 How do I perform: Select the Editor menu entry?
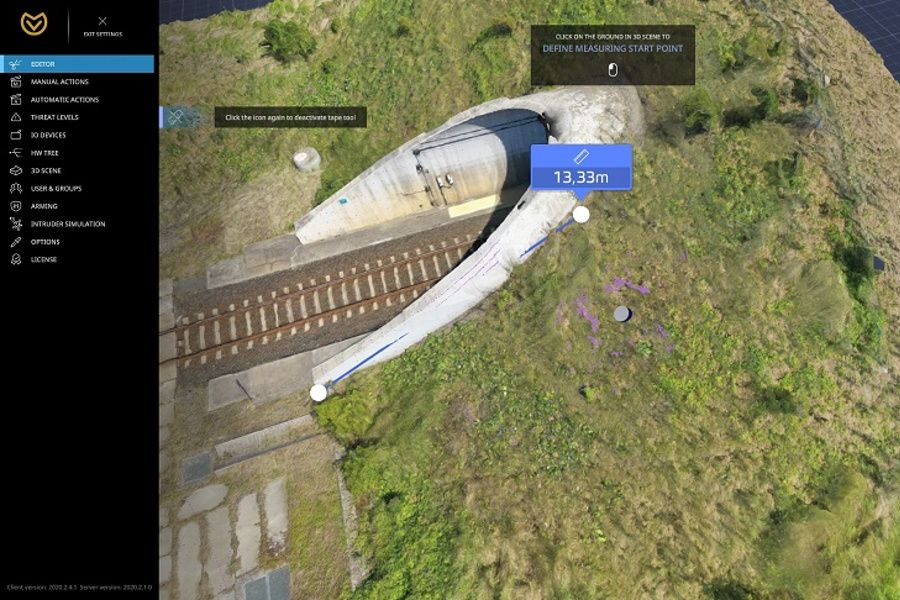[43, 64]
